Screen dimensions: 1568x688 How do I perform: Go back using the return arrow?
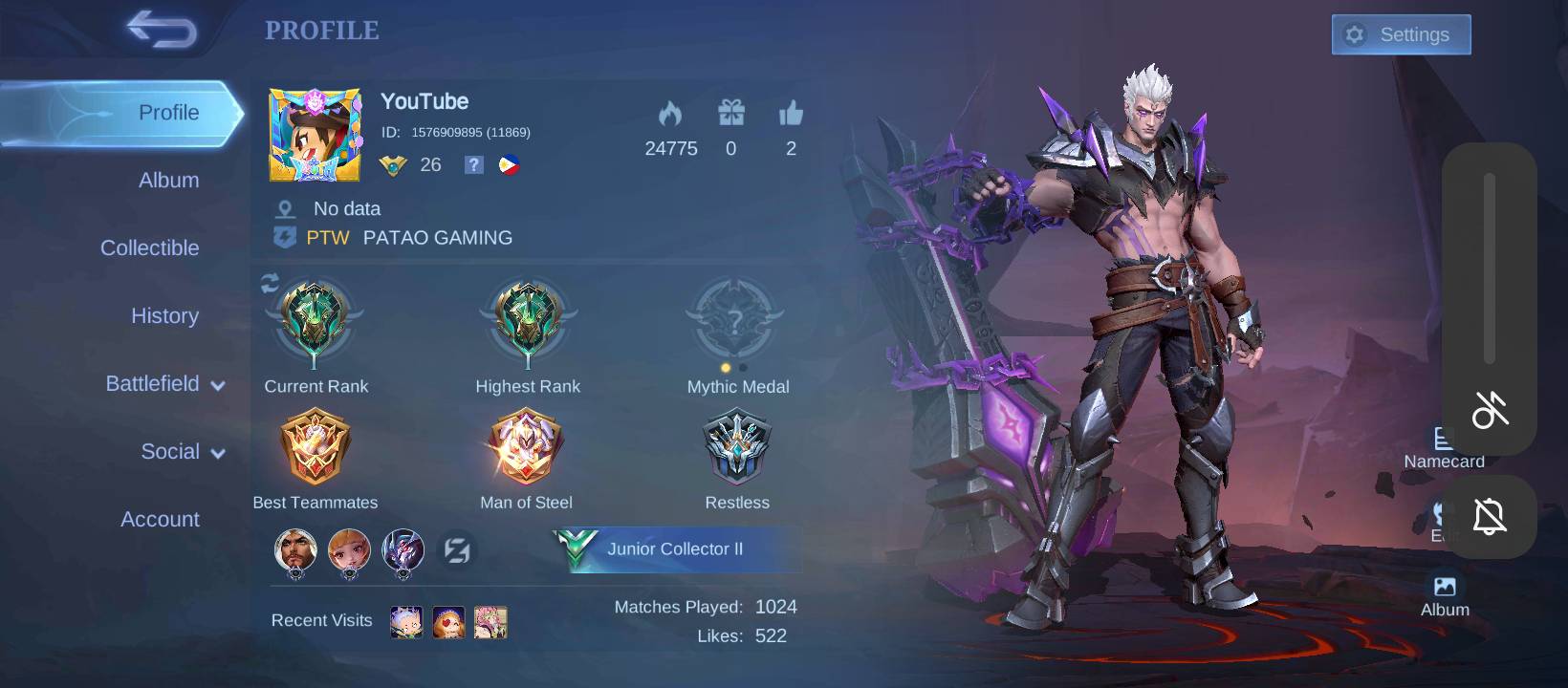click(162, 30)
